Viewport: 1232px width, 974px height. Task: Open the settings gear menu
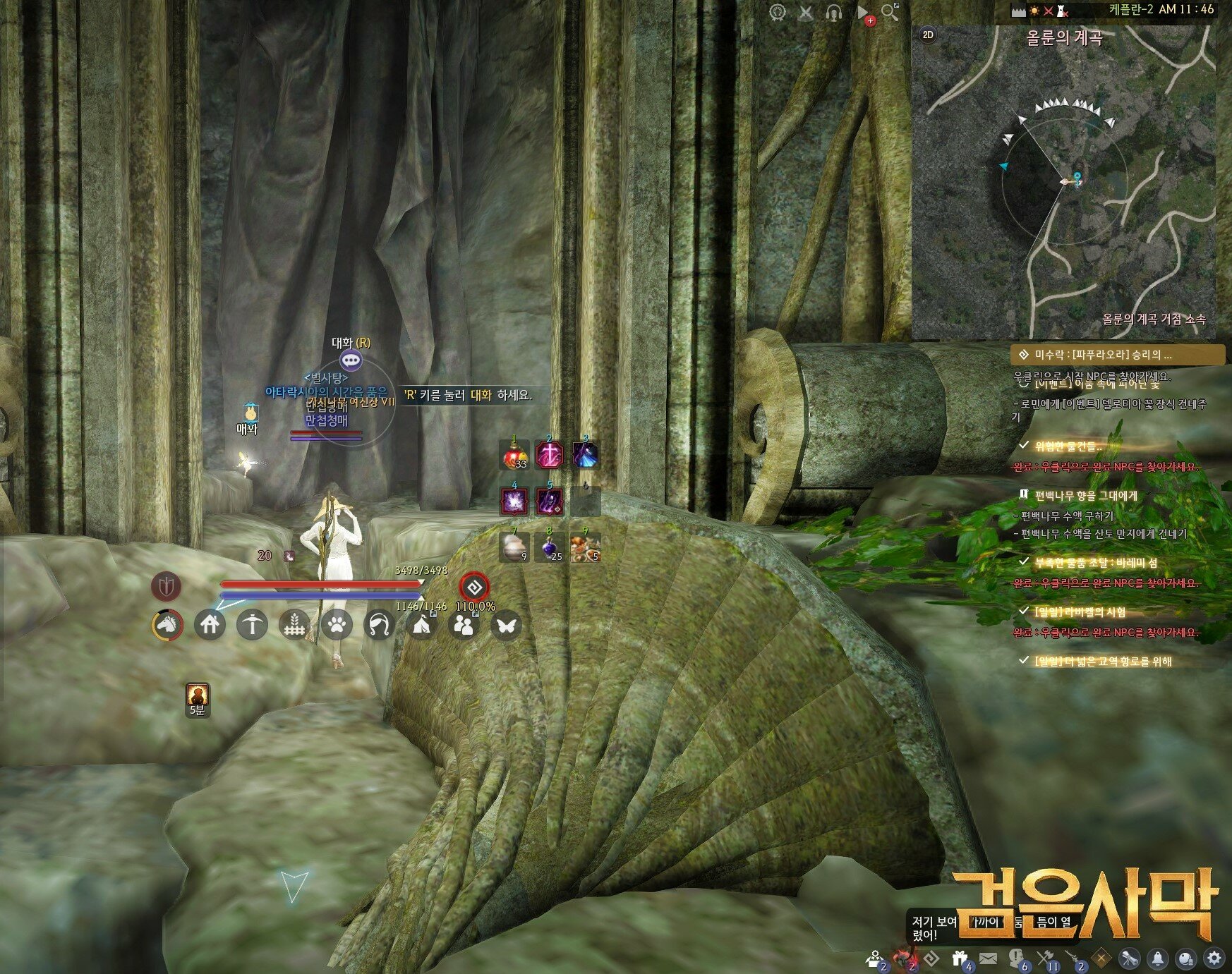pyautogui.click(x=1214, y=958)
